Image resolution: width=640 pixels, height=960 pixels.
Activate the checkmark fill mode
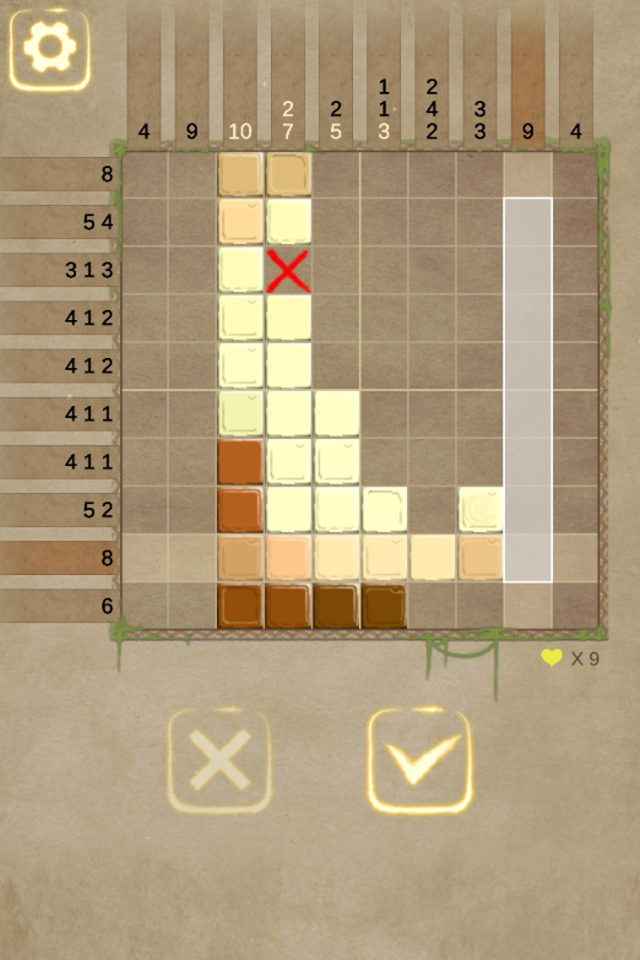(x=420, y=761)
